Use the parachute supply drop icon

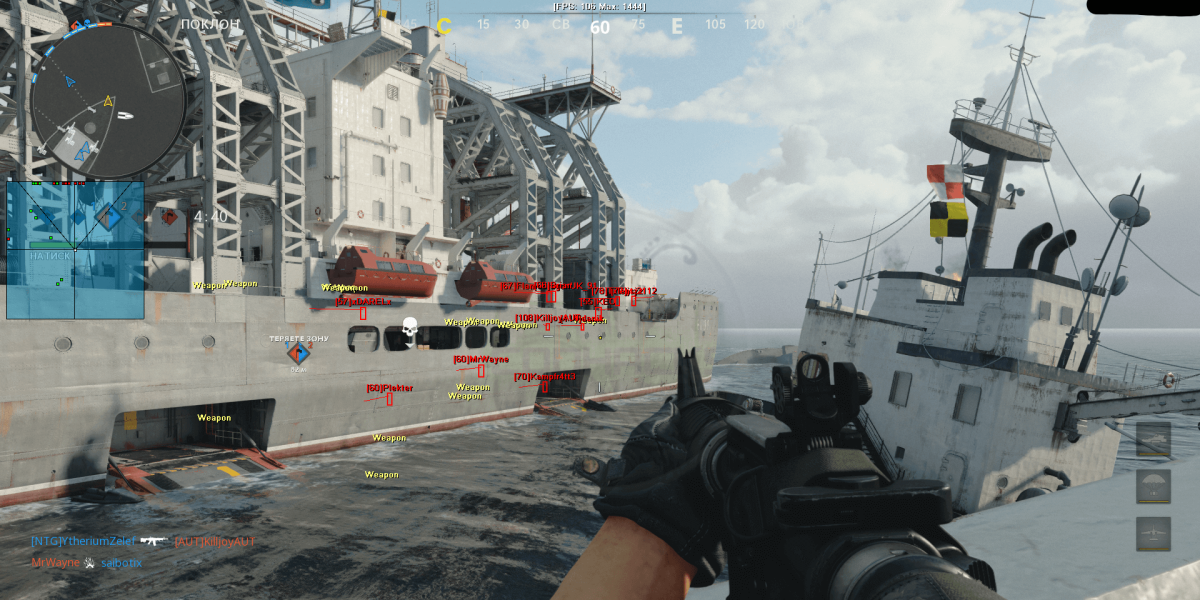point(1153,486)
